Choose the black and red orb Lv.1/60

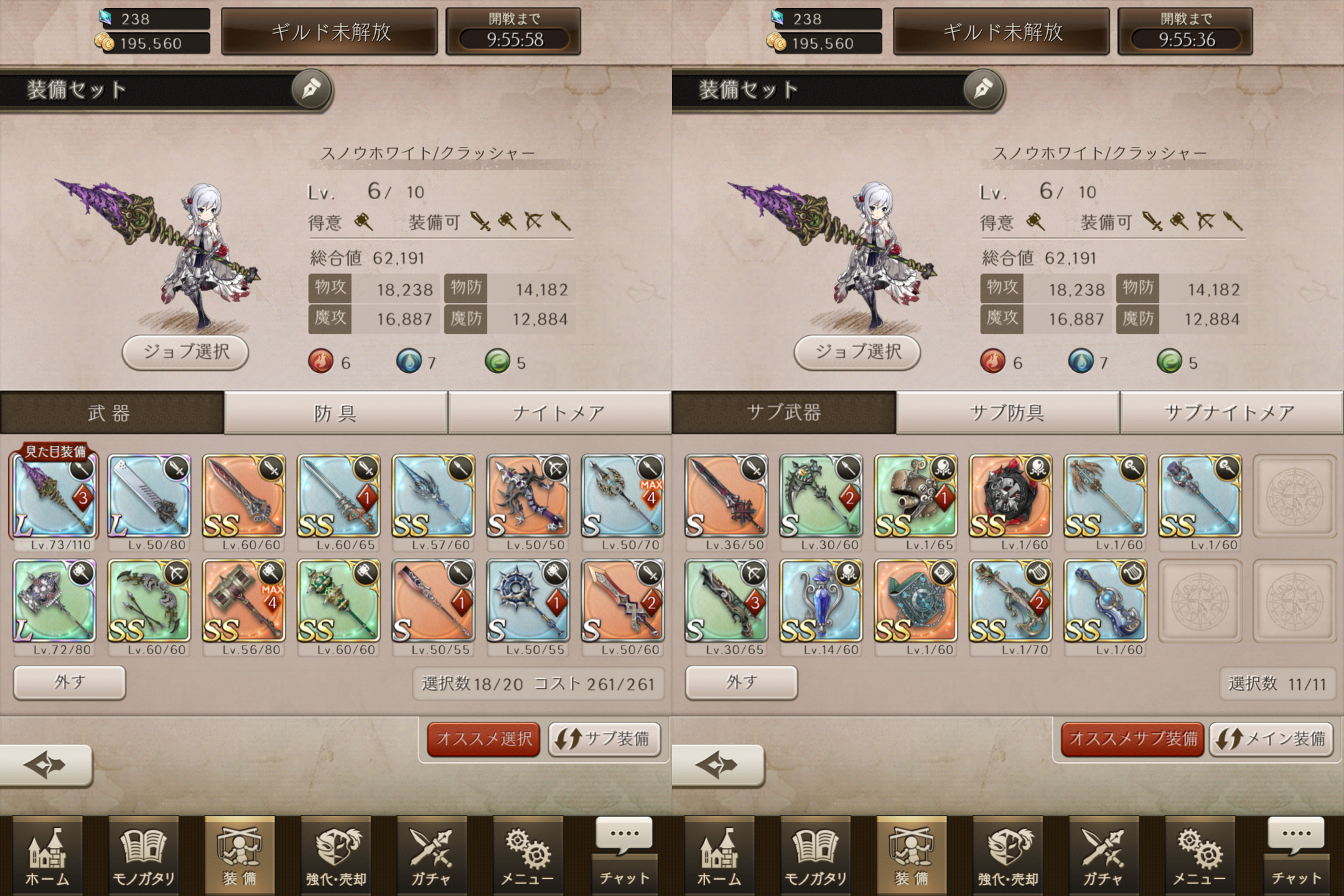tap(1010, 496)
